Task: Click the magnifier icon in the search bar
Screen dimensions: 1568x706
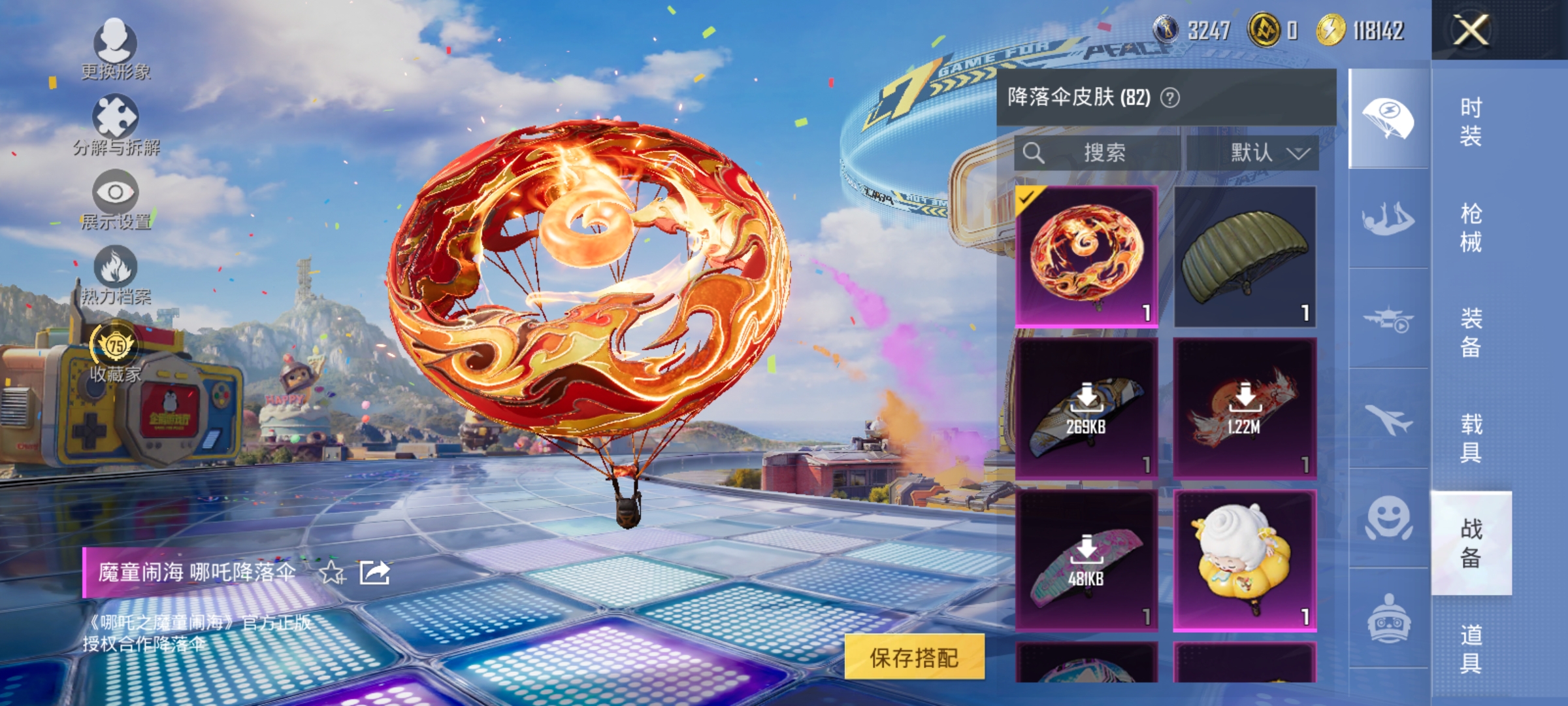Action: tap(1034, 152)
